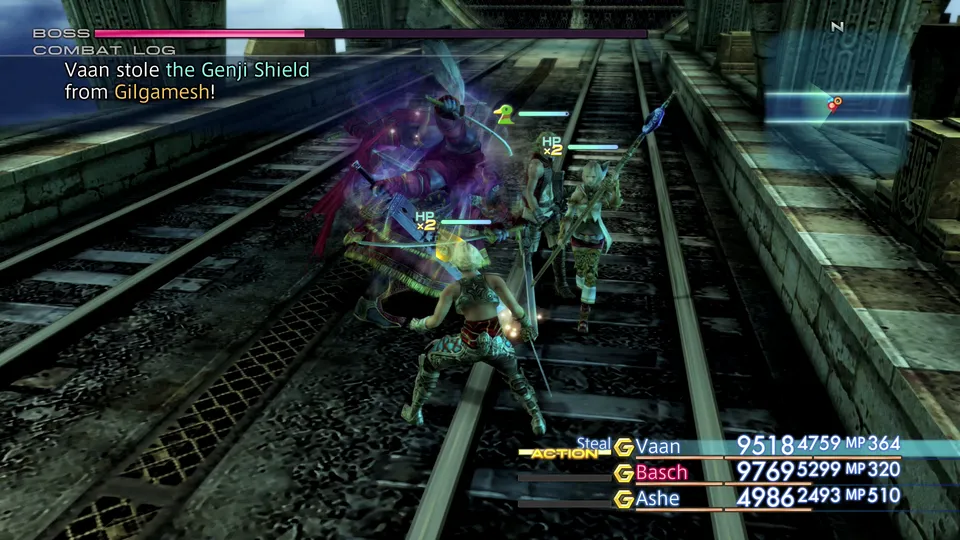Select Vaan in the party list

coord(659,446)
